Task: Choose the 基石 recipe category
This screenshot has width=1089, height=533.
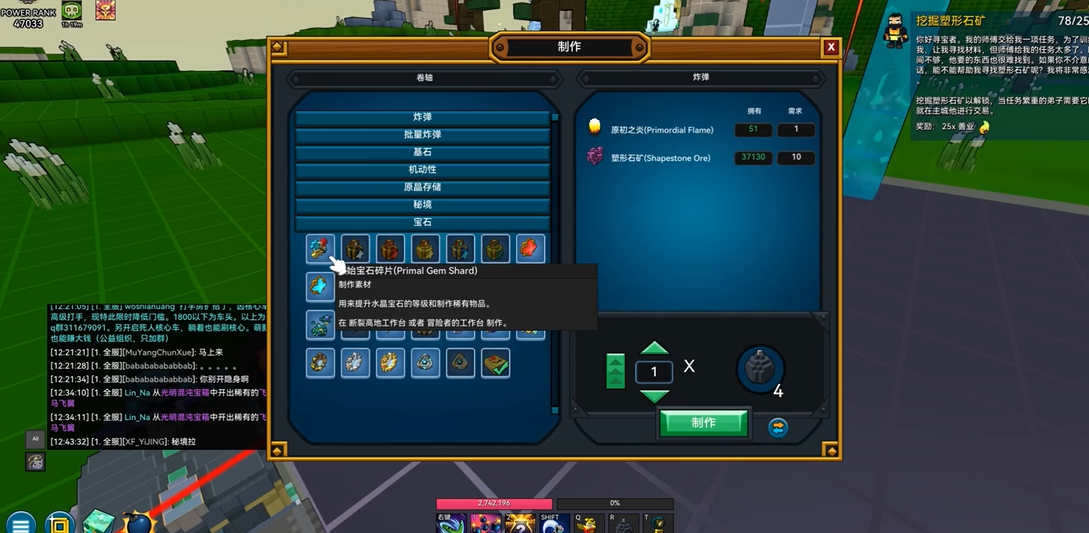Action: click(422, 152)
